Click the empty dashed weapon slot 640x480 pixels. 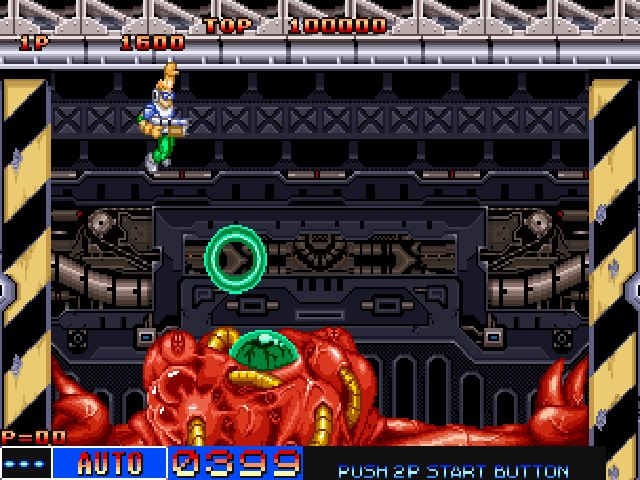25,464
